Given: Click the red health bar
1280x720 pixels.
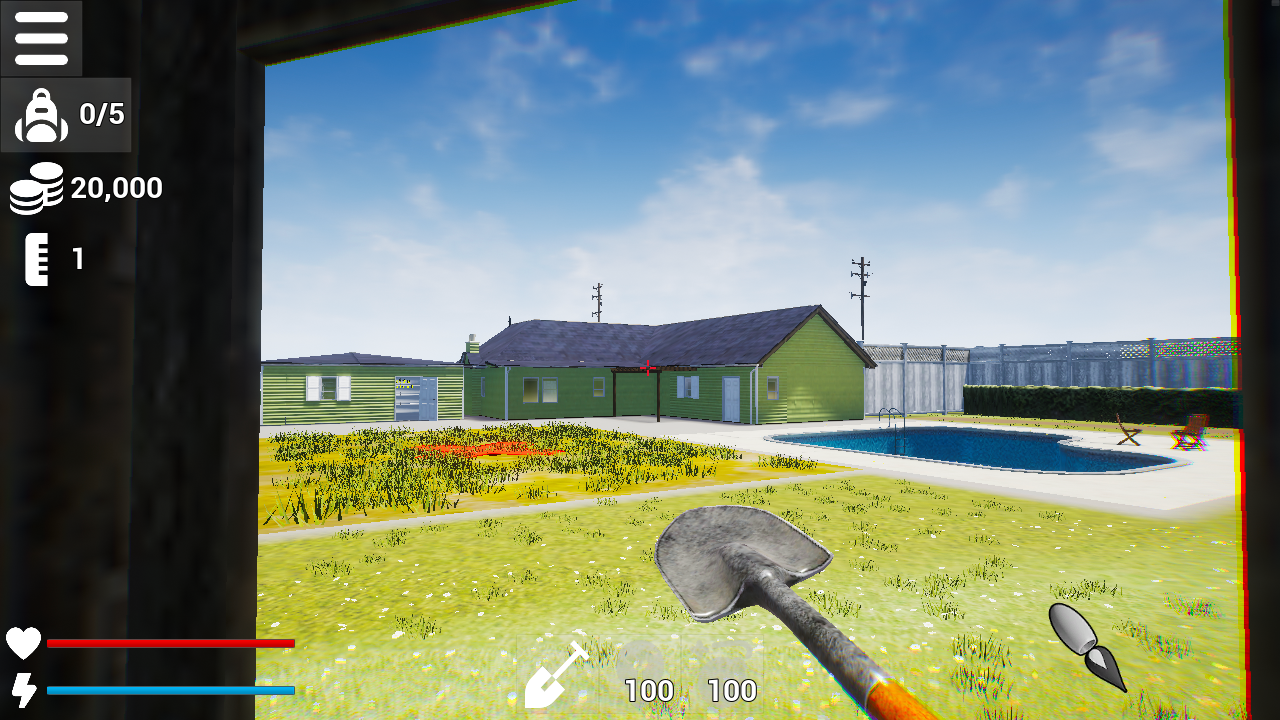Looking at the screenshot, I should pos(170,644).
